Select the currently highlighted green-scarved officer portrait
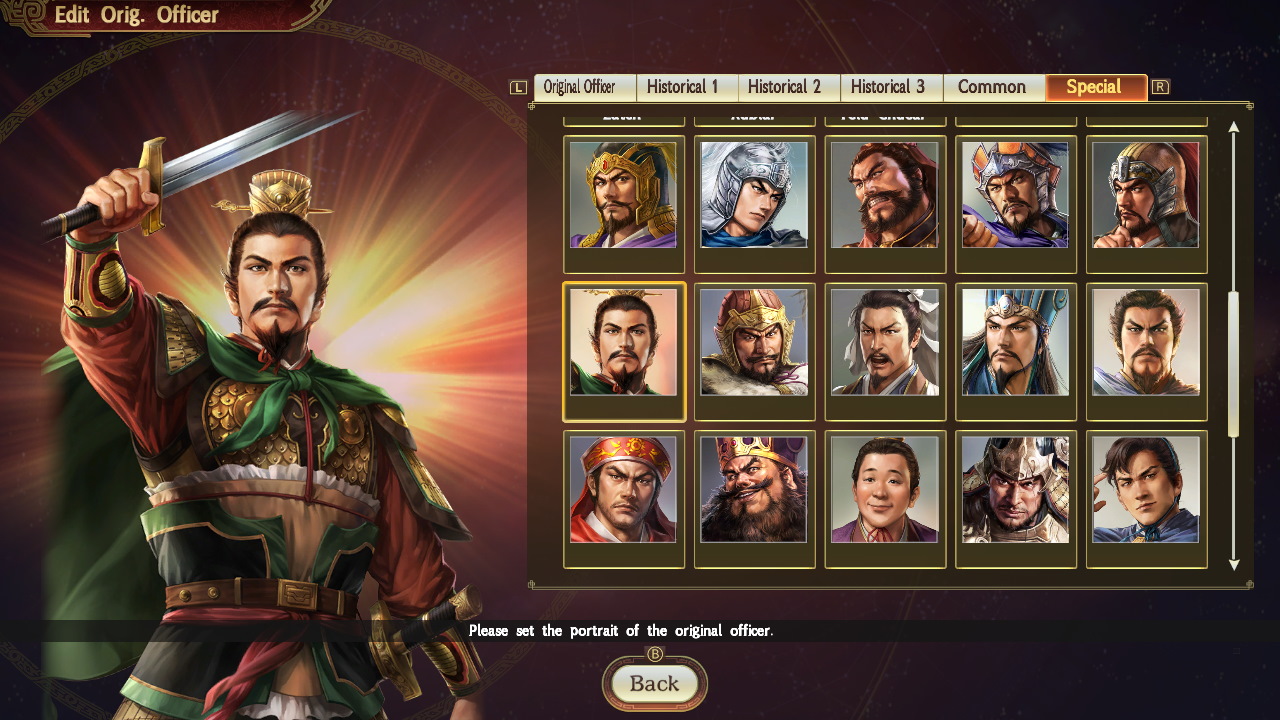The height and width of the screenshot is (720, 1280). pyautogui.click(x=623, y=352)
